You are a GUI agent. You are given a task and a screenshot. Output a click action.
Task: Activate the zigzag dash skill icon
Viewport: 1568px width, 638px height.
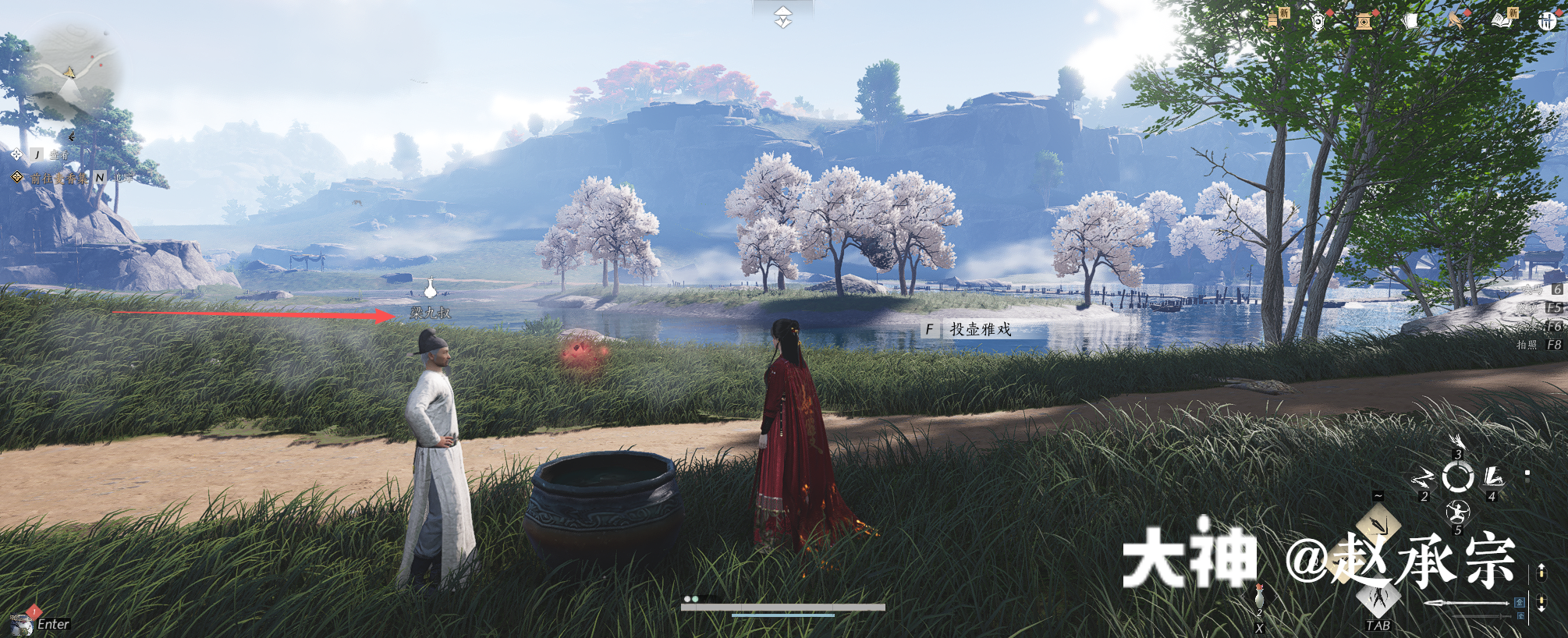click(x=1422, y=477)
